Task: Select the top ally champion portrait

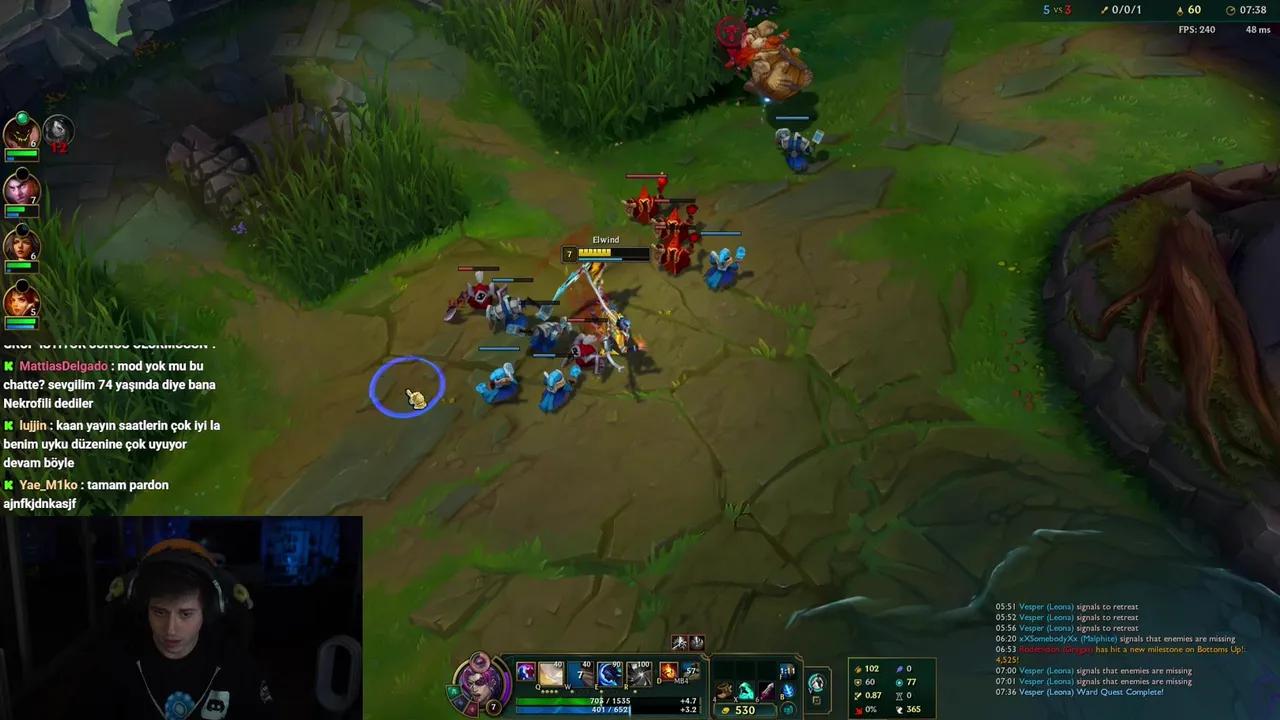Action: tap(22, 131)
